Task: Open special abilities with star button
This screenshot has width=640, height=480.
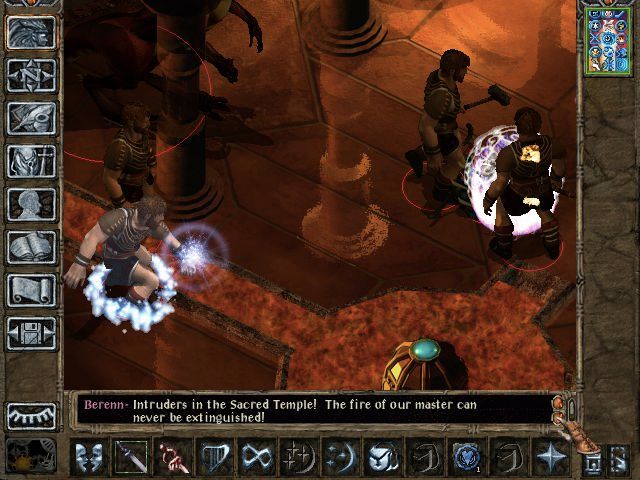Action: [552, 457]
